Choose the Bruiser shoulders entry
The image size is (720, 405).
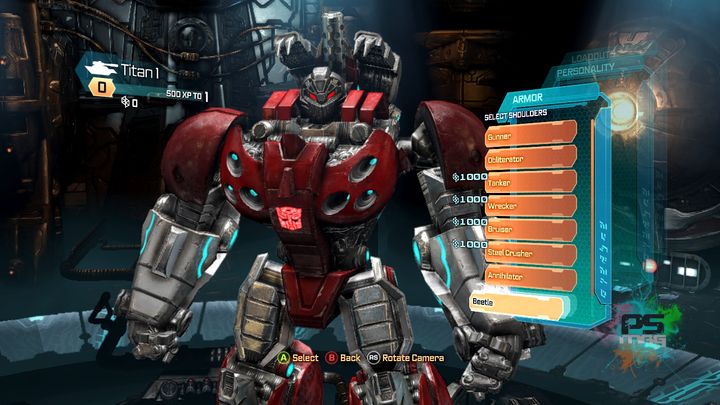530,230
